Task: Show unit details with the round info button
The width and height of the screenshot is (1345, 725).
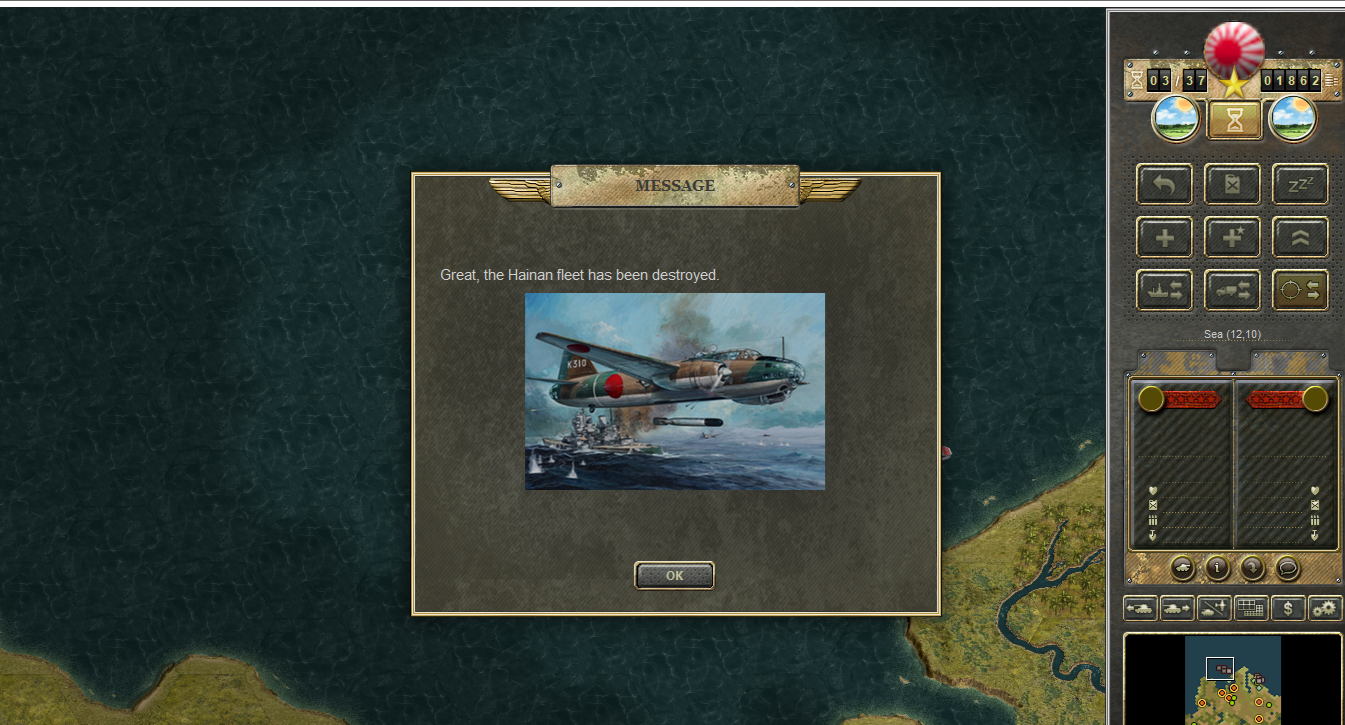Action: 1217,568
